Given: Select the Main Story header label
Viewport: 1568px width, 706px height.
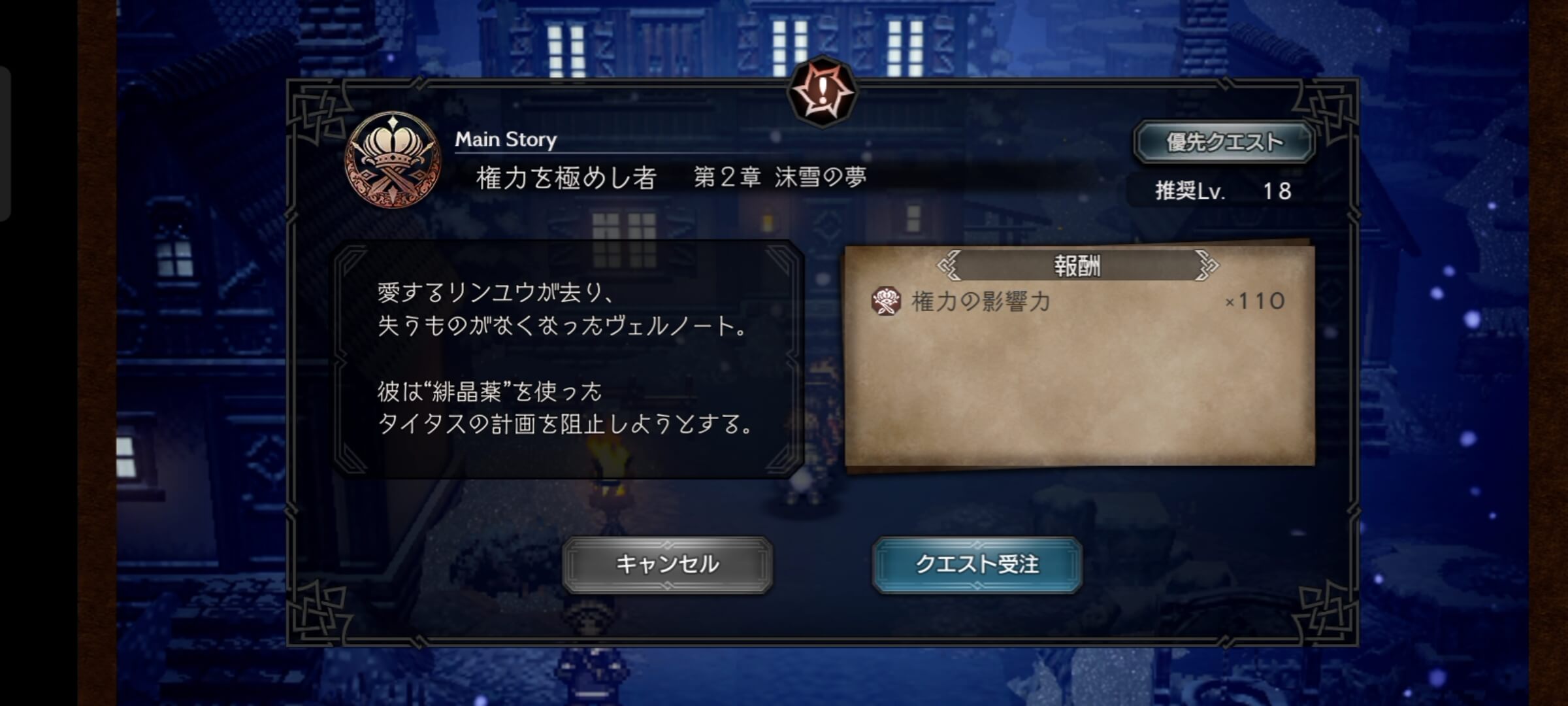Looking at the screenshot, I should 506,139.
